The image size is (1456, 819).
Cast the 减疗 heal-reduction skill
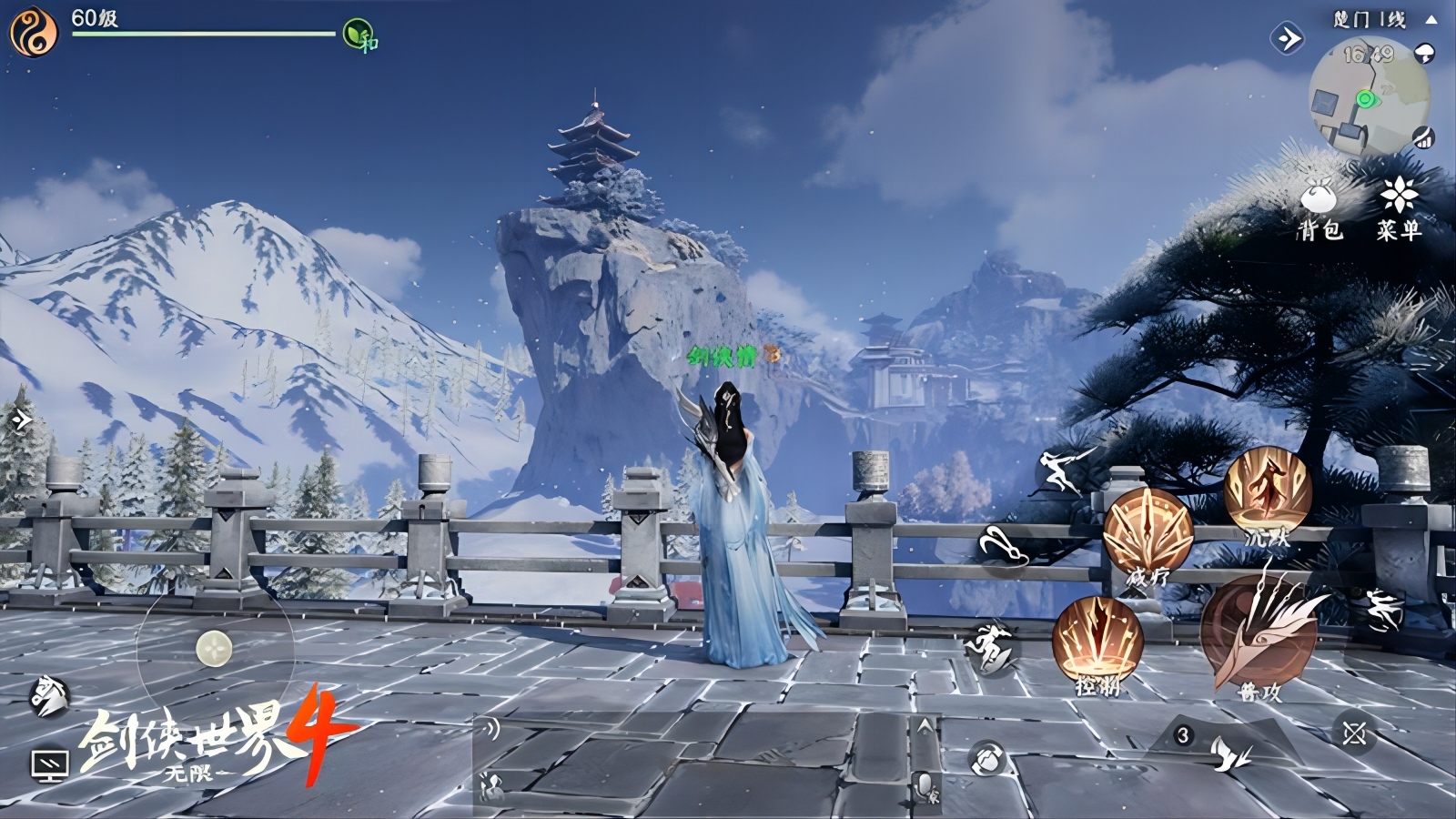[x=1148, y=534]
